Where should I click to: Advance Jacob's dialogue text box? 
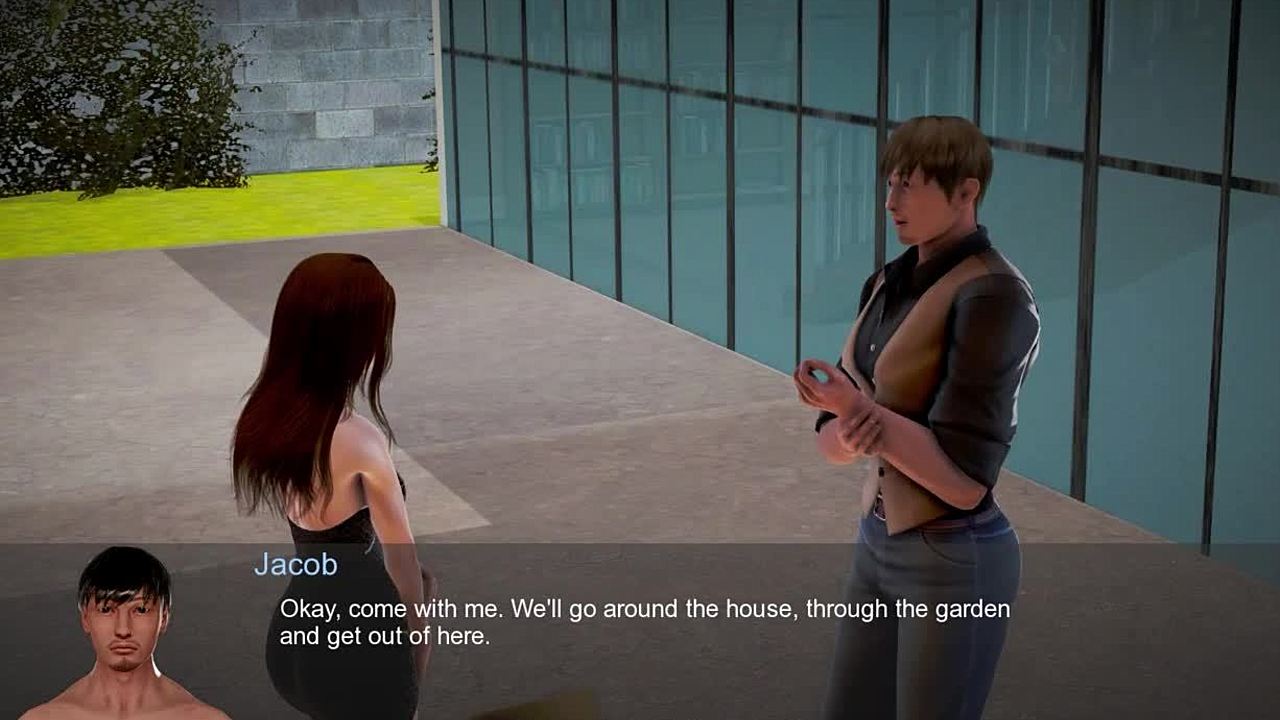click(644, 622)
